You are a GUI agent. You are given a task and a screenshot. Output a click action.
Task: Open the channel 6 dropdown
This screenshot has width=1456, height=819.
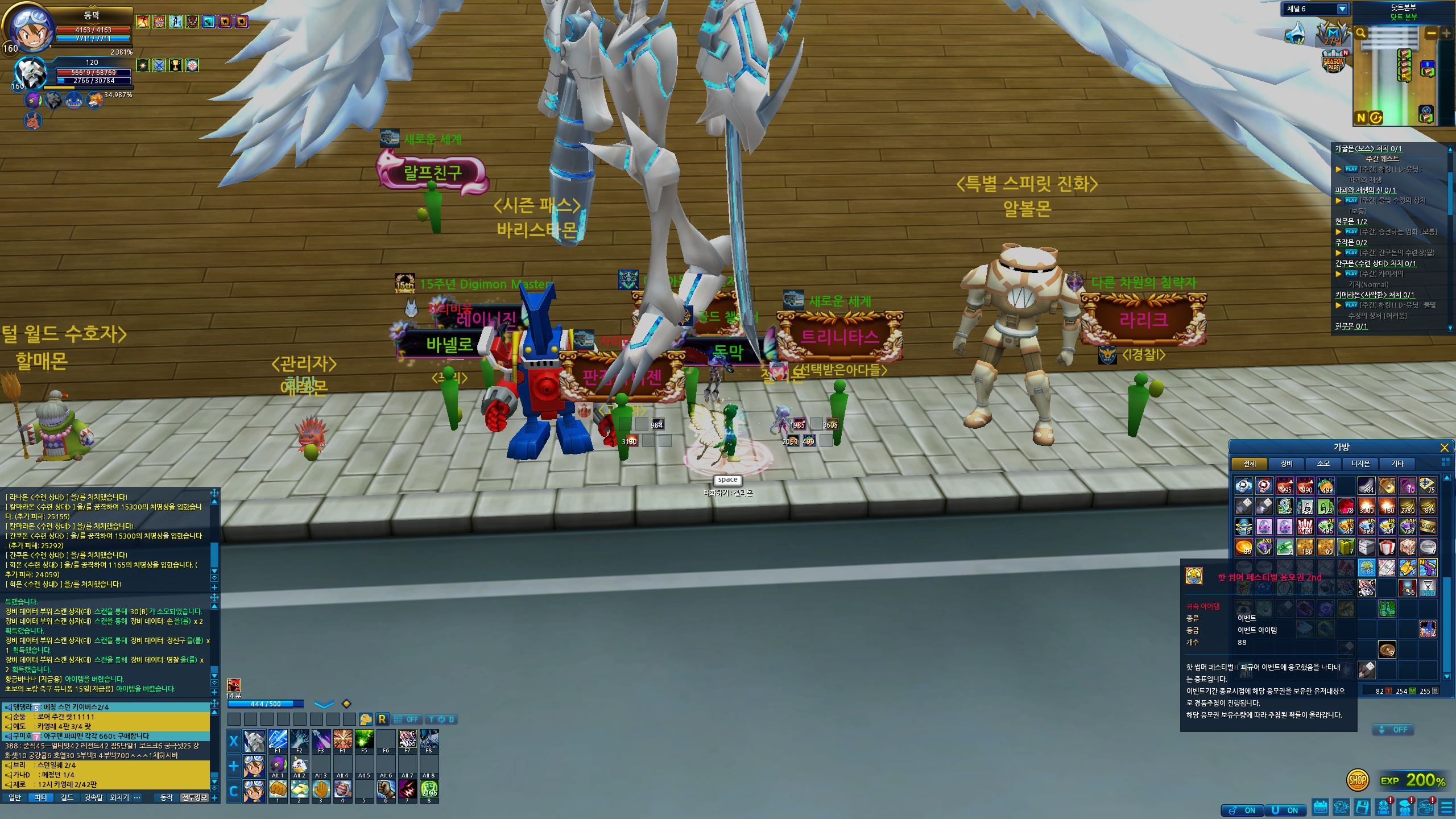1342,9
